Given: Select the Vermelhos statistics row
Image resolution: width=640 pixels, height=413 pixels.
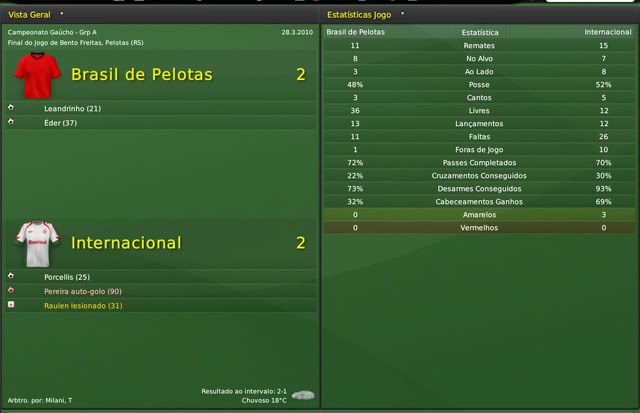Looking at the screenshot, I should coord(481,227).
